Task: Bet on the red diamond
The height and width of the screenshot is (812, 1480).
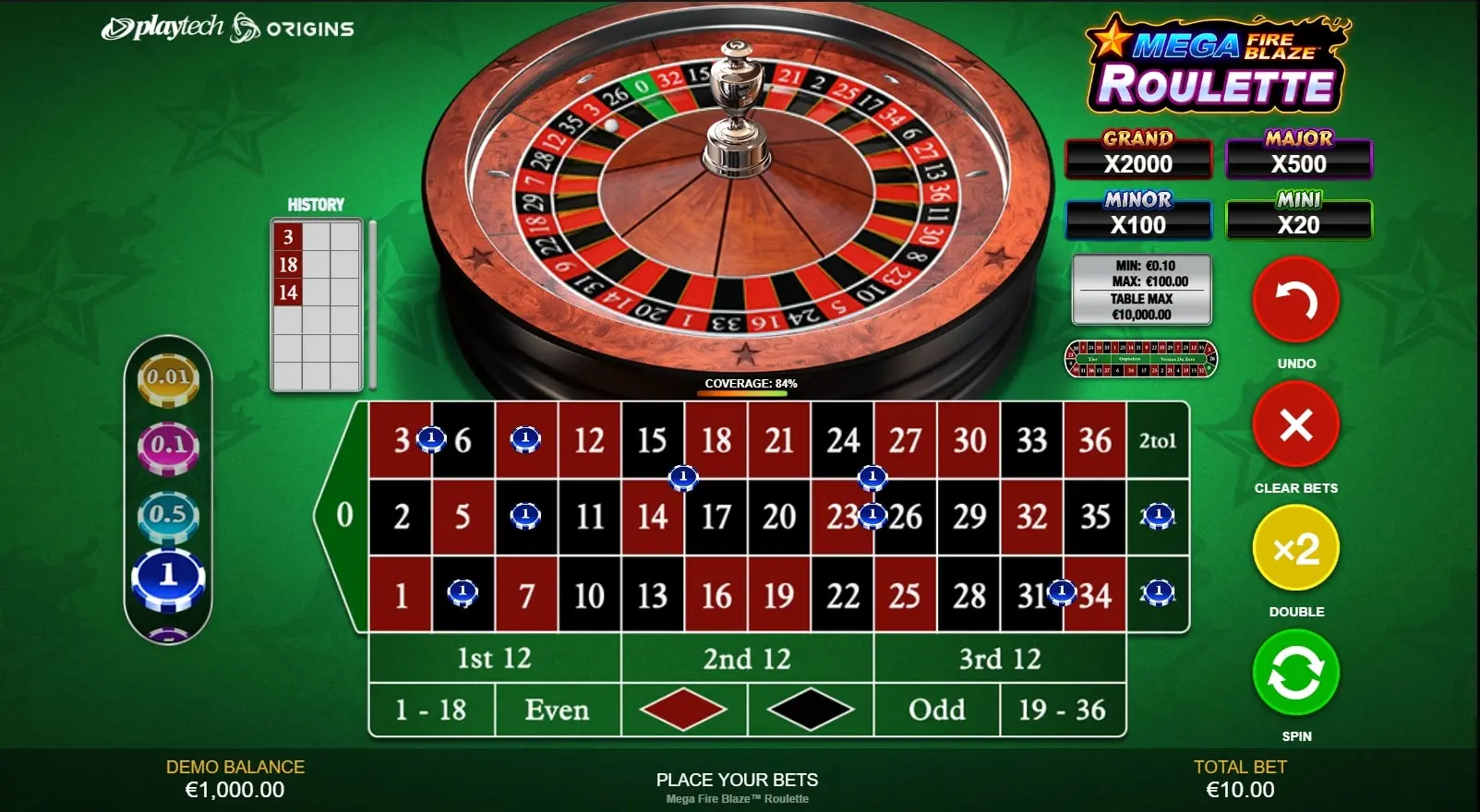Action: coord(683,710)
